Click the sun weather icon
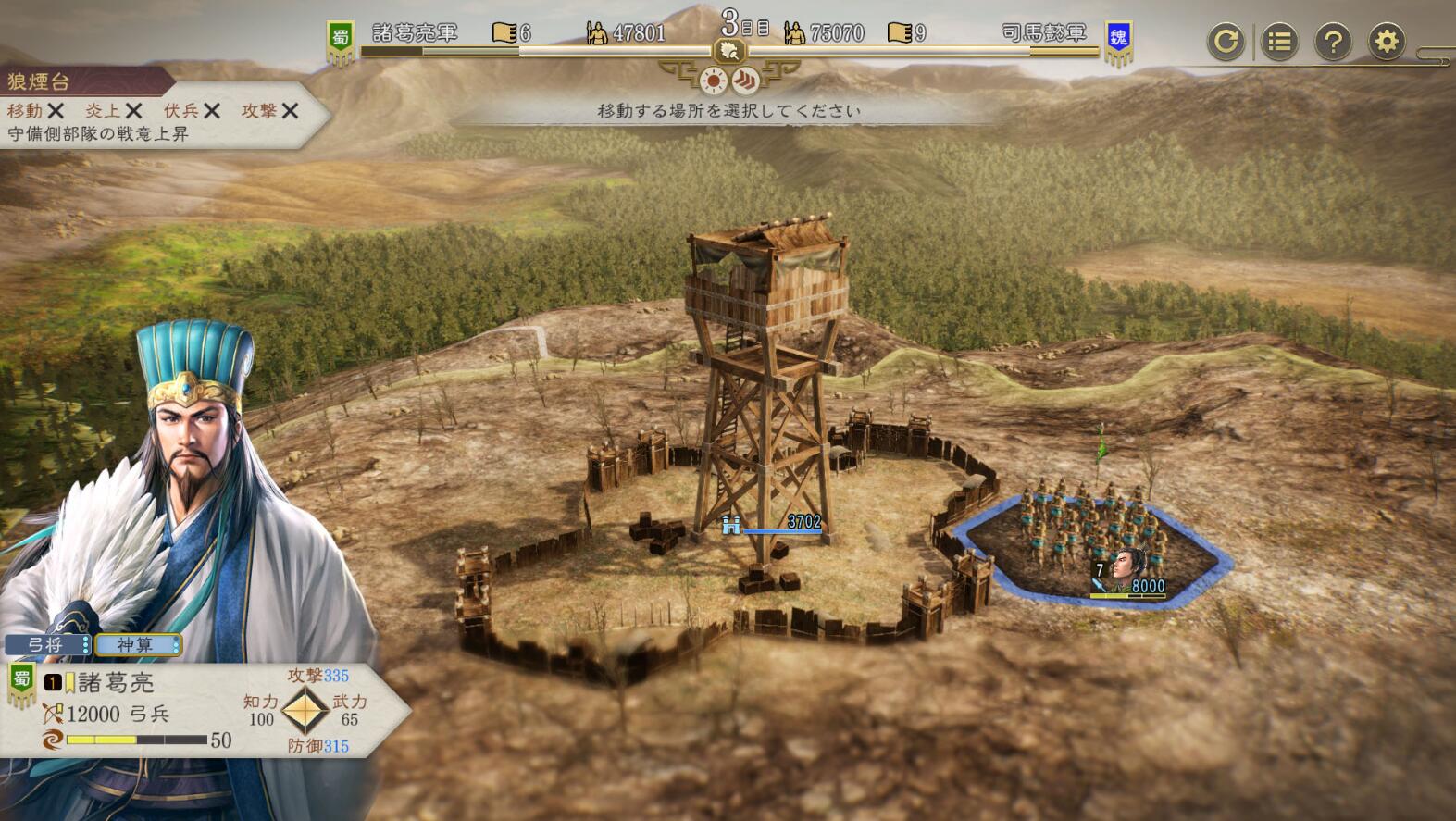The image size is (1456, 821). (714, 81)
